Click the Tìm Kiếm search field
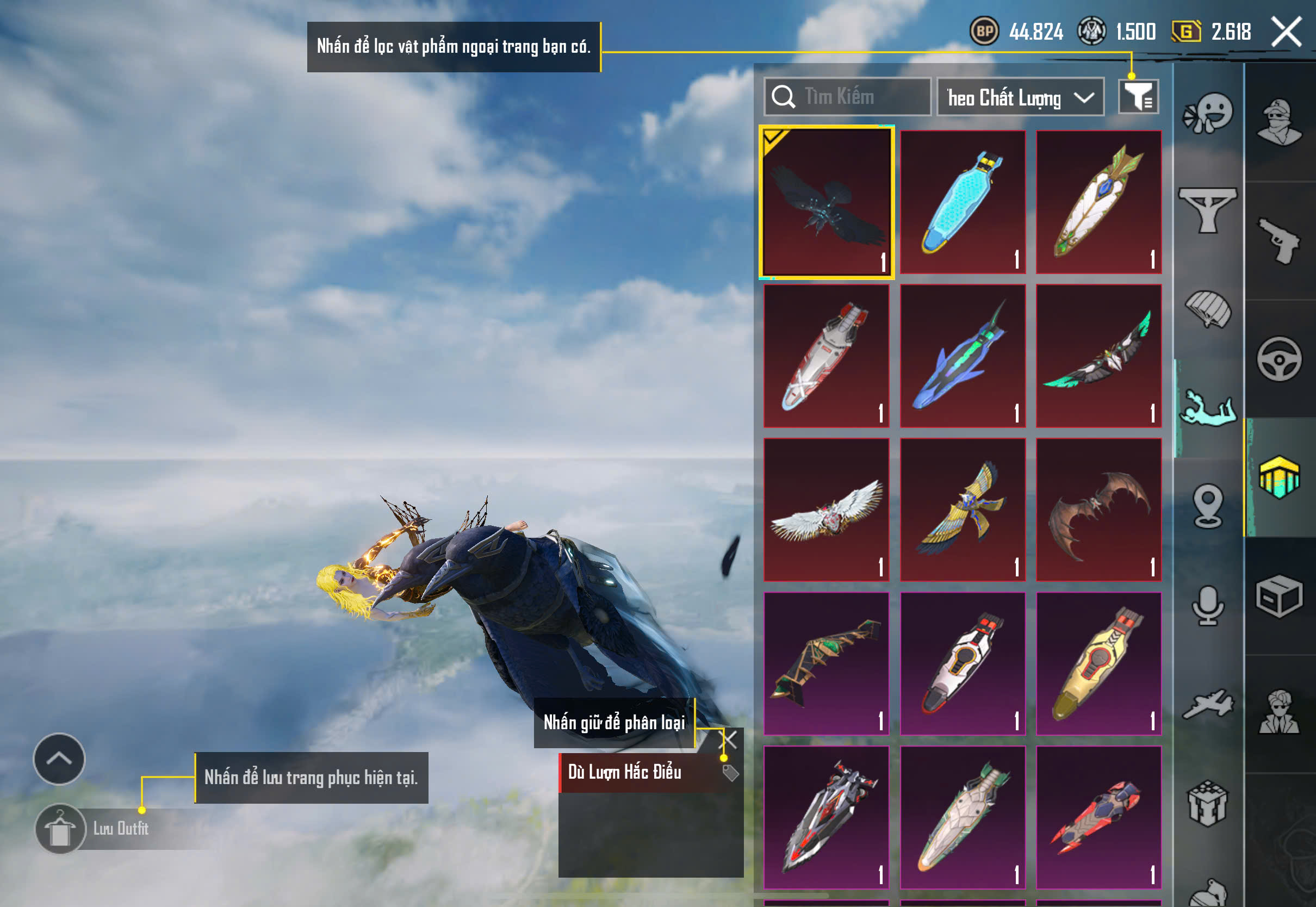 pyautogui.click(x=848, y=97)
